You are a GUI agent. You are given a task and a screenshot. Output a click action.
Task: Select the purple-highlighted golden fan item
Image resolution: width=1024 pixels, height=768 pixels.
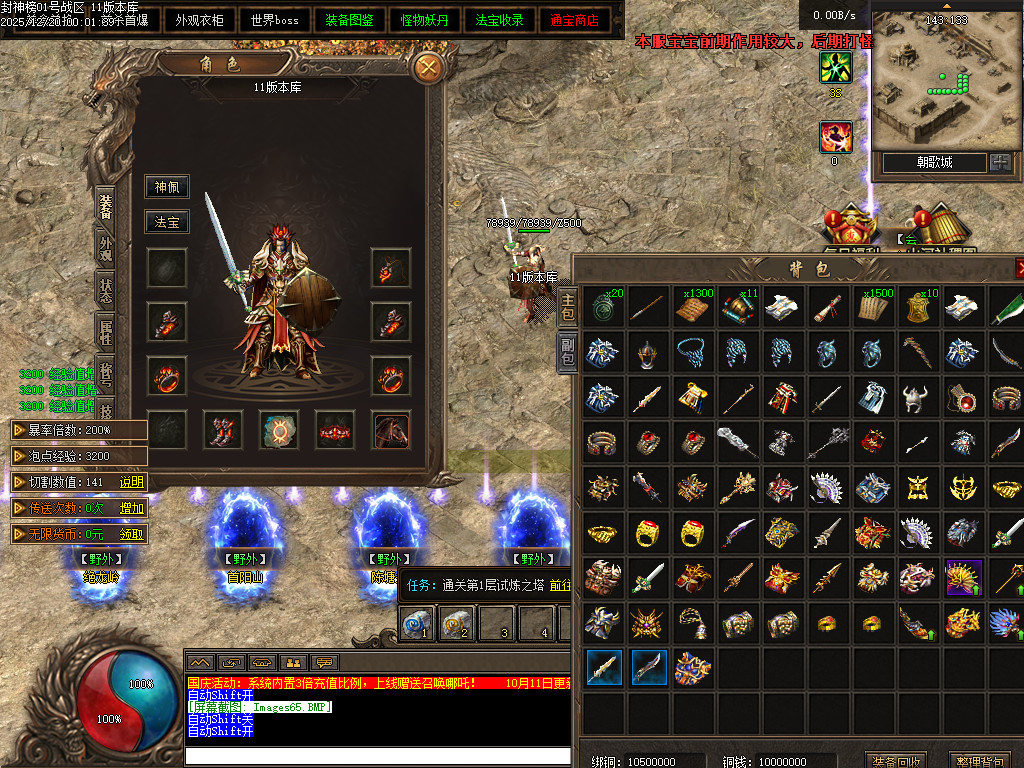coord(964,578)
